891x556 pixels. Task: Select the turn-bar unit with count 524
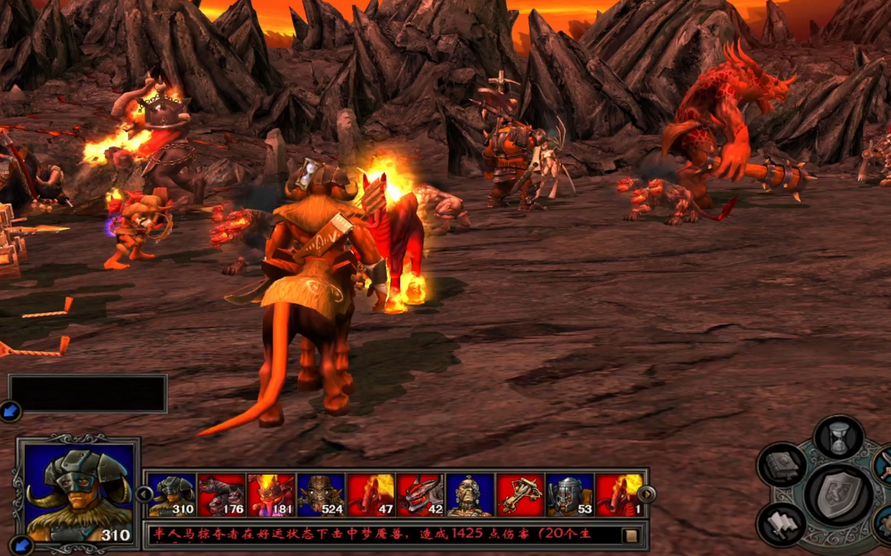pyautogui.click(x=321, y=494)
